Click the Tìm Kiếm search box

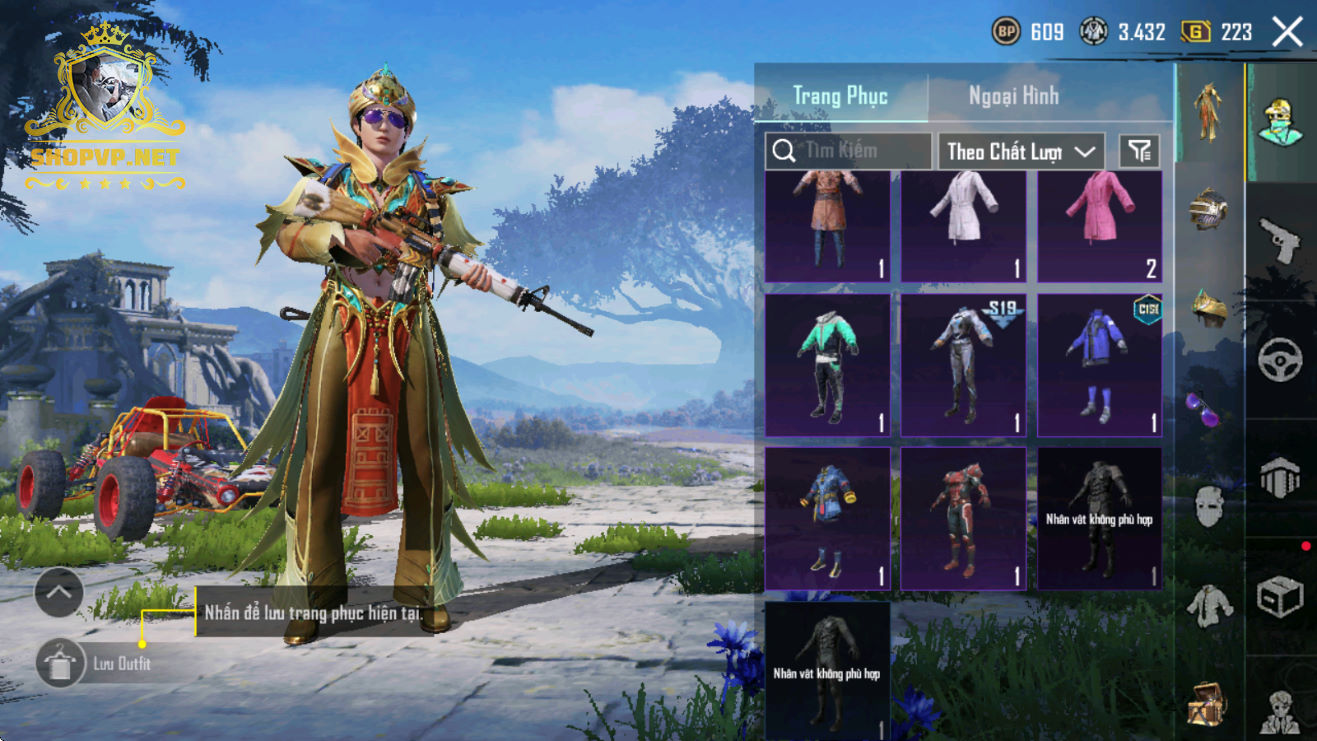(x=848, y=151)
